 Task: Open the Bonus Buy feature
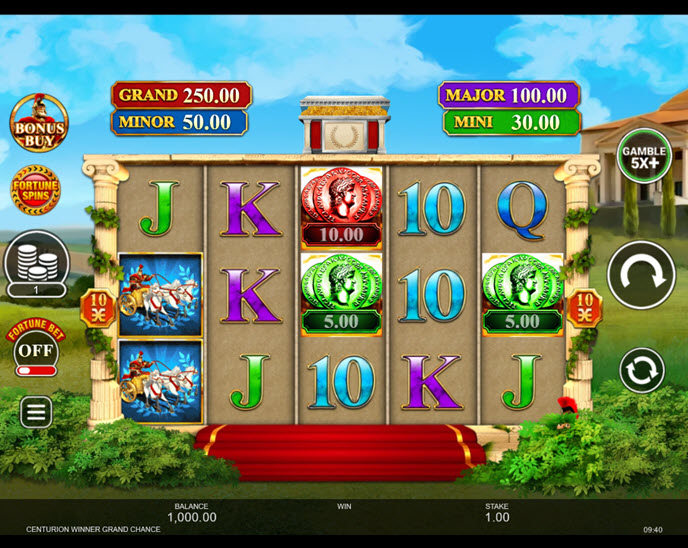click(38, 123)
